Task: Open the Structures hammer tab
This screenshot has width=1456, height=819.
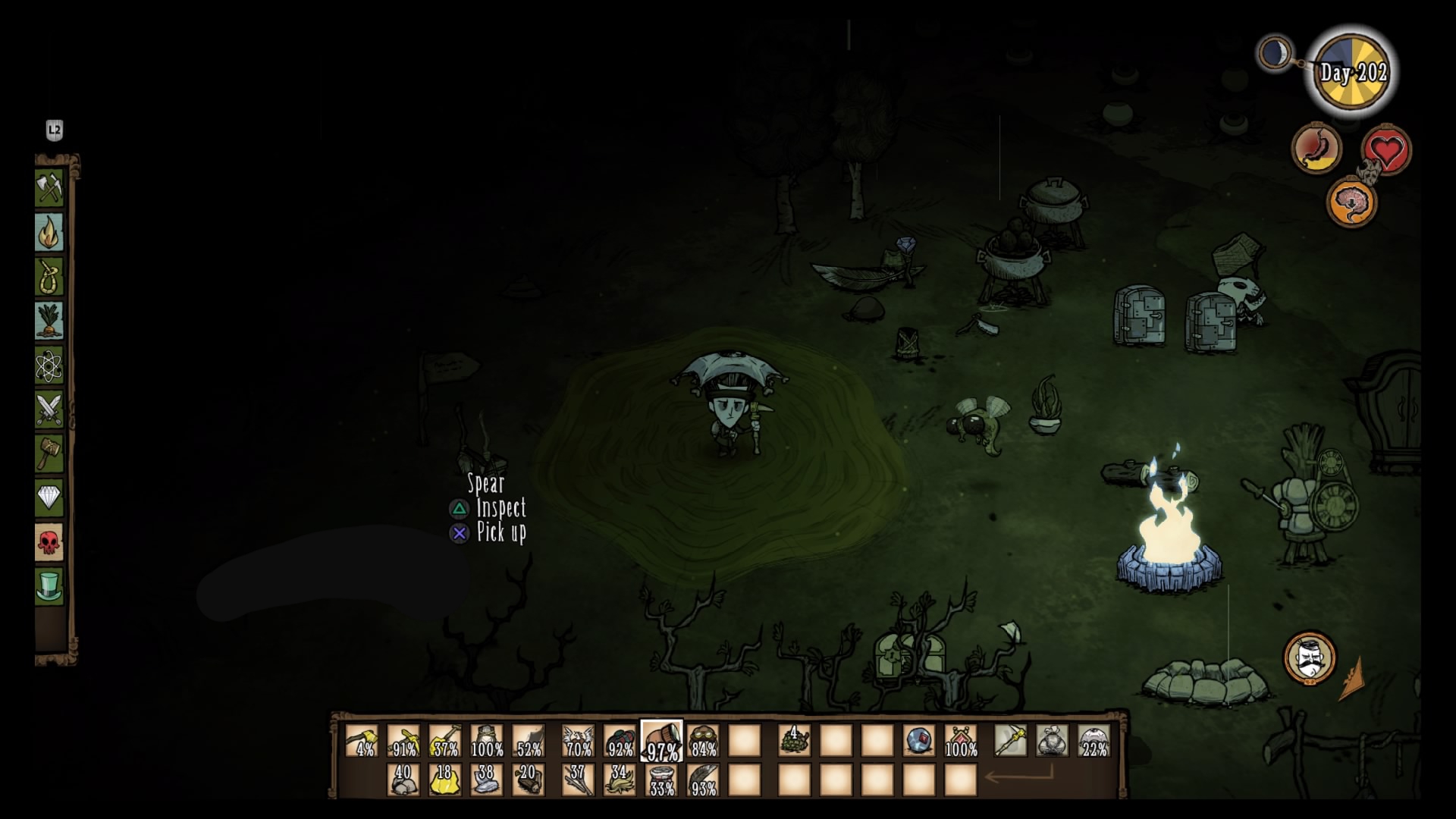Action: click(49, 453)
